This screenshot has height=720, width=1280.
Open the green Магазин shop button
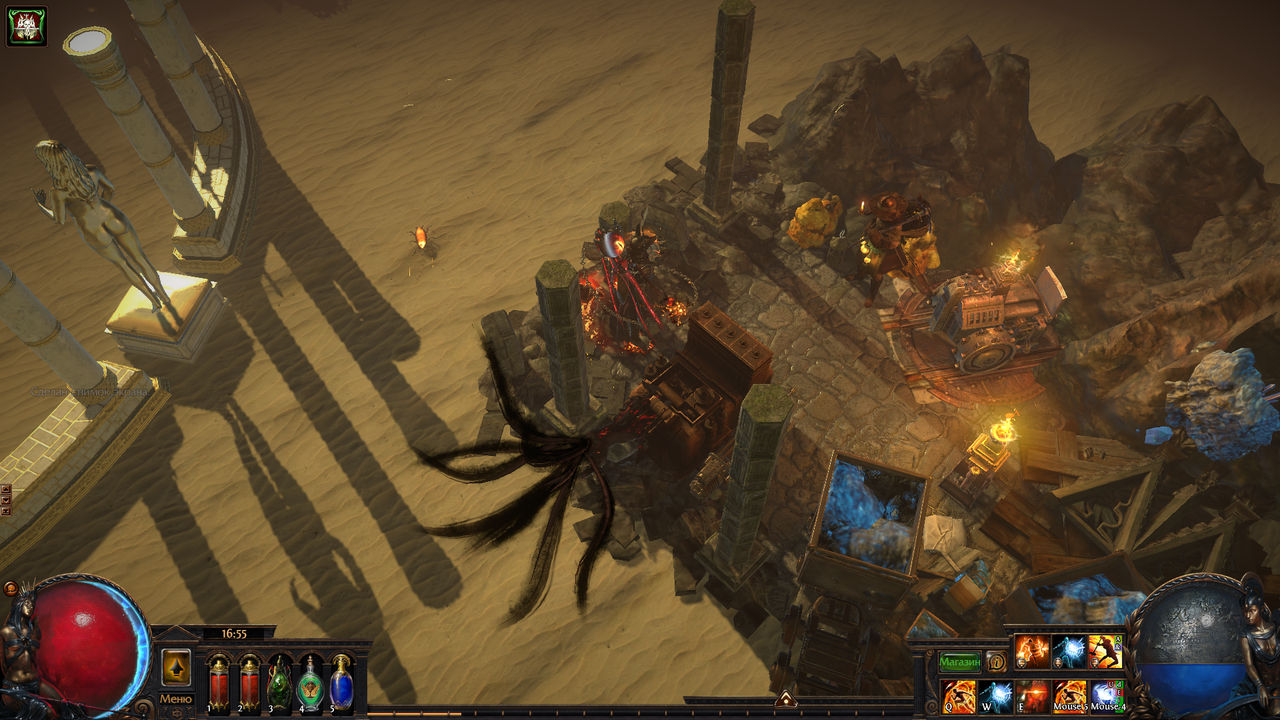pyautogui.click(x=959, y=662)
